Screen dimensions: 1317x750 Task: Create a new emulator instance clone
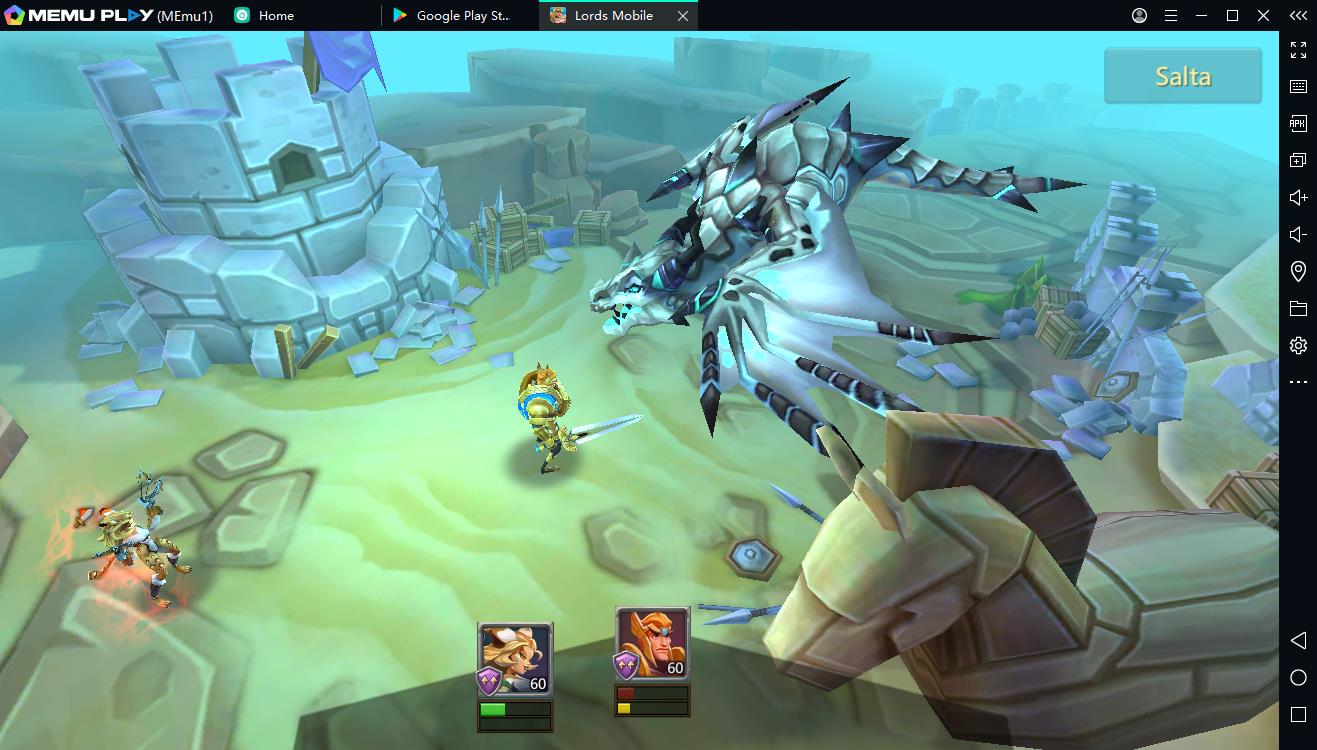[x=1298, y=160]
